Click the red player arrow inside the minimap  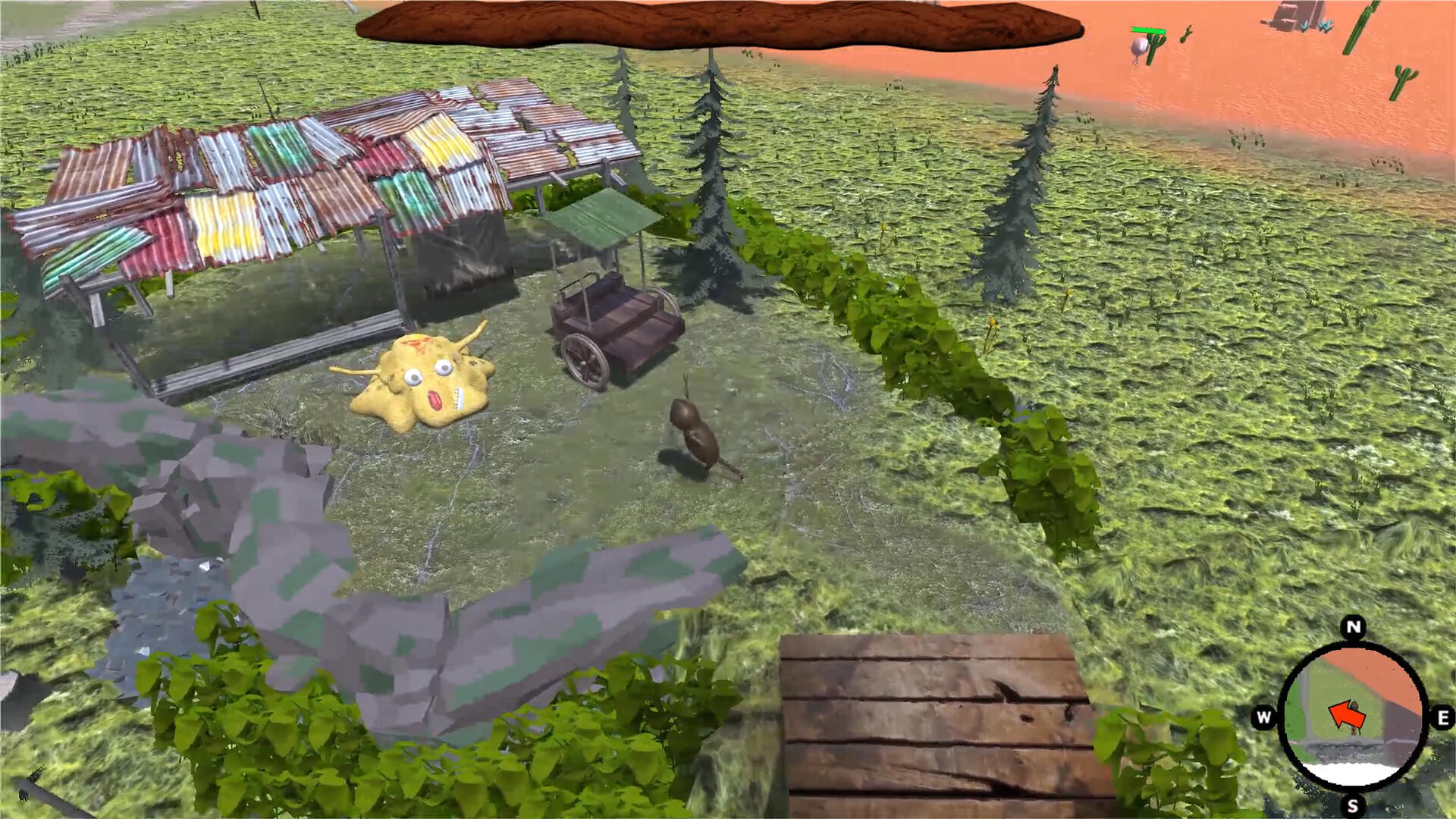pos(1348,713)
